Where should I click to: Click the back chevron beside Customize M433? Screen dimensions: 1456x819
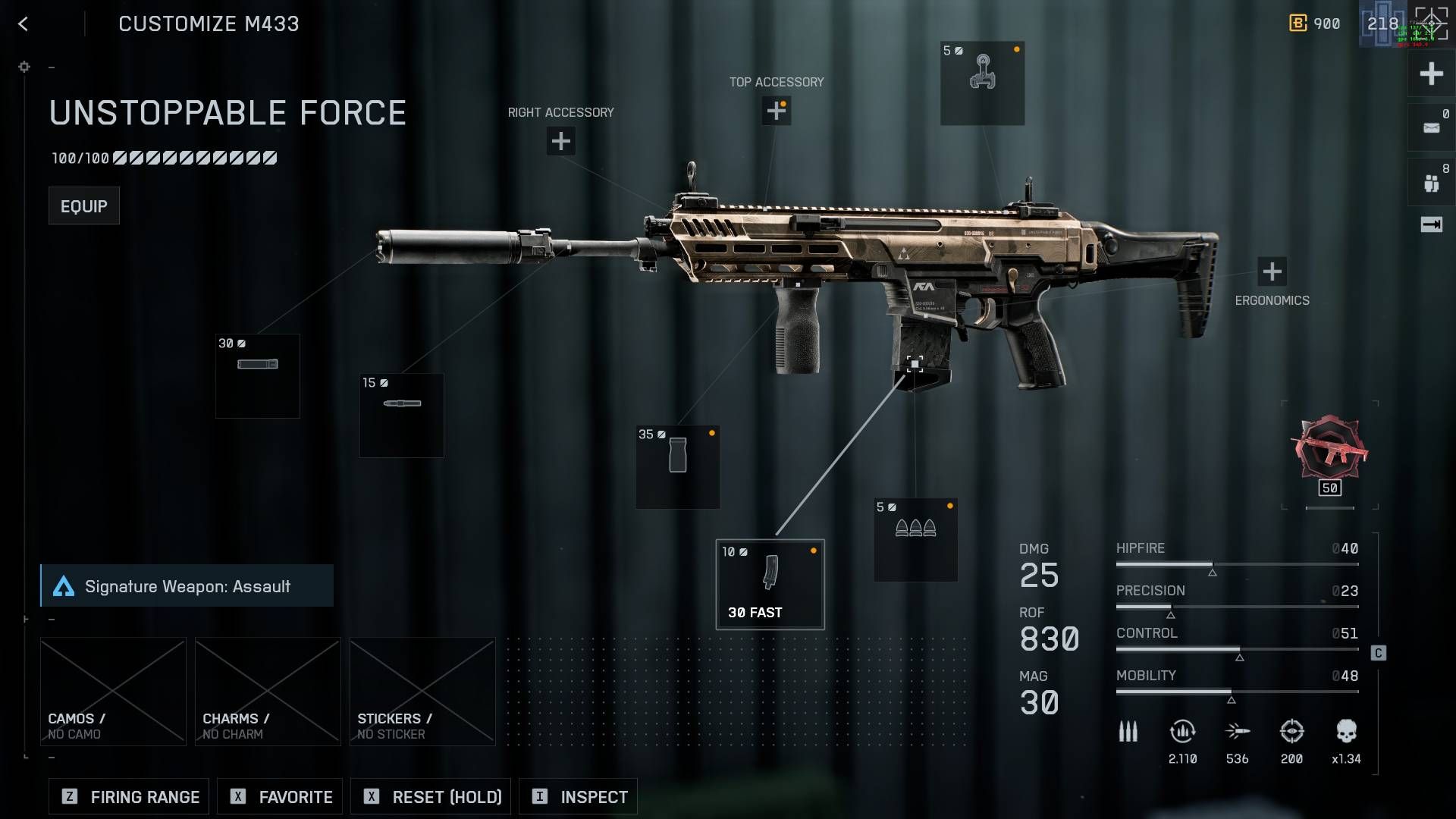point(24,24)
